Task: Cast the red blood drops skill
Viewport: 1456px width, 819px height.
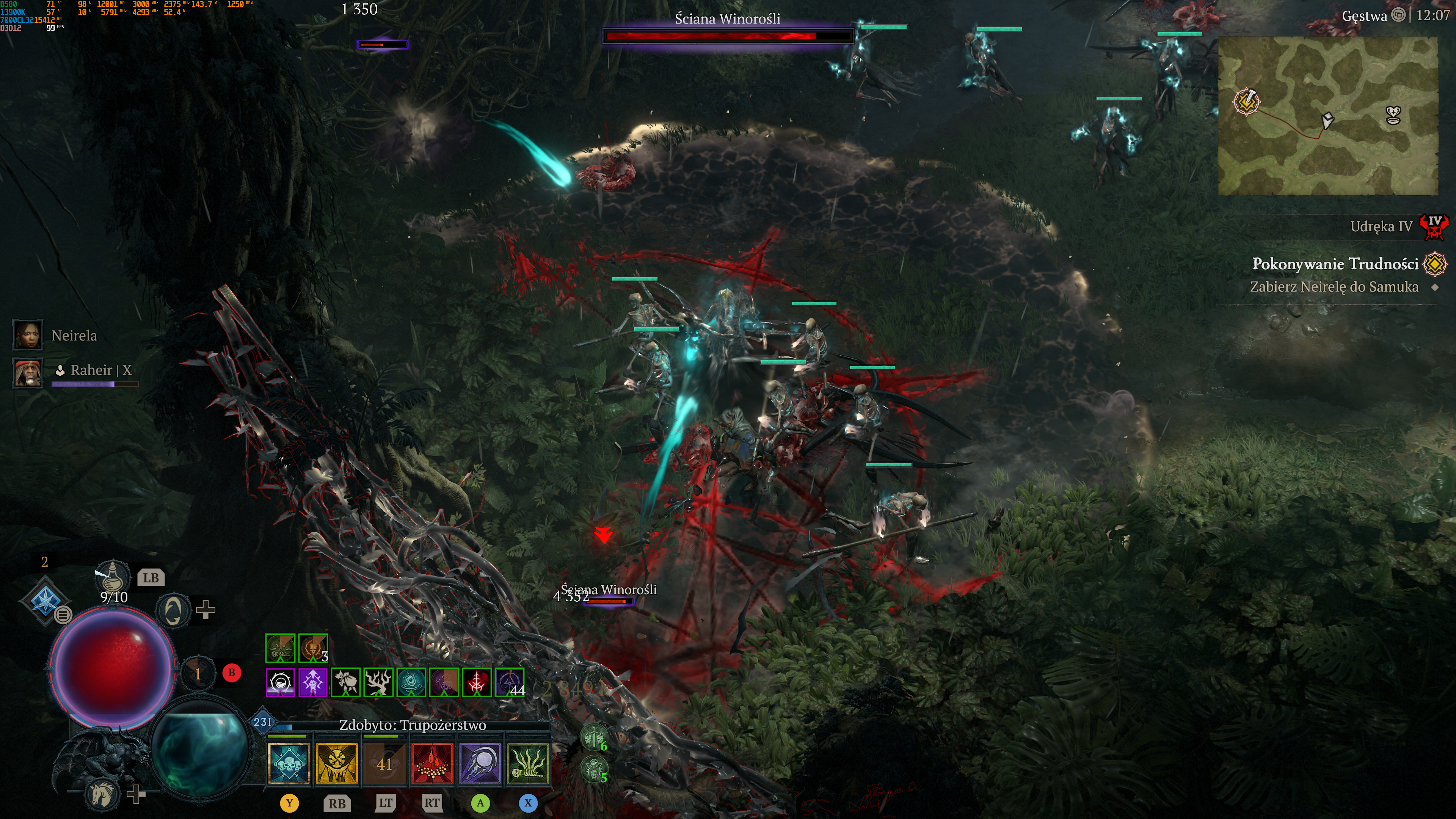Action: pos(432,764)
